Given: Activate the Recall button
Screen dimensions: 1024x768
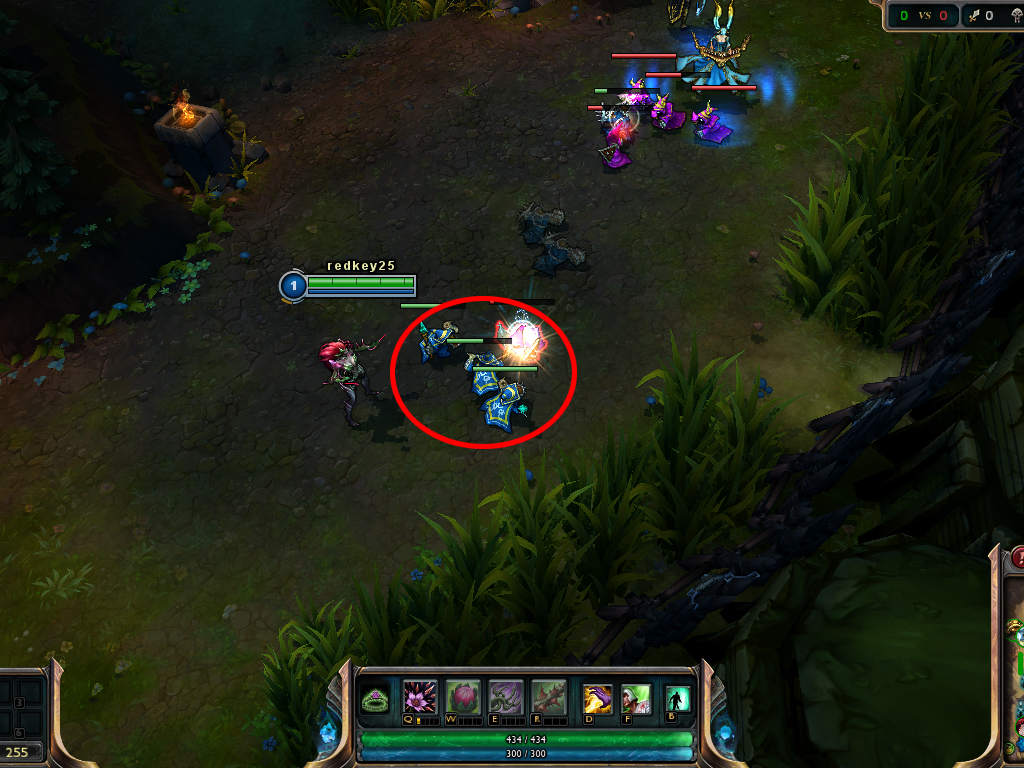Looking at the screenshot, I should 678,699.
